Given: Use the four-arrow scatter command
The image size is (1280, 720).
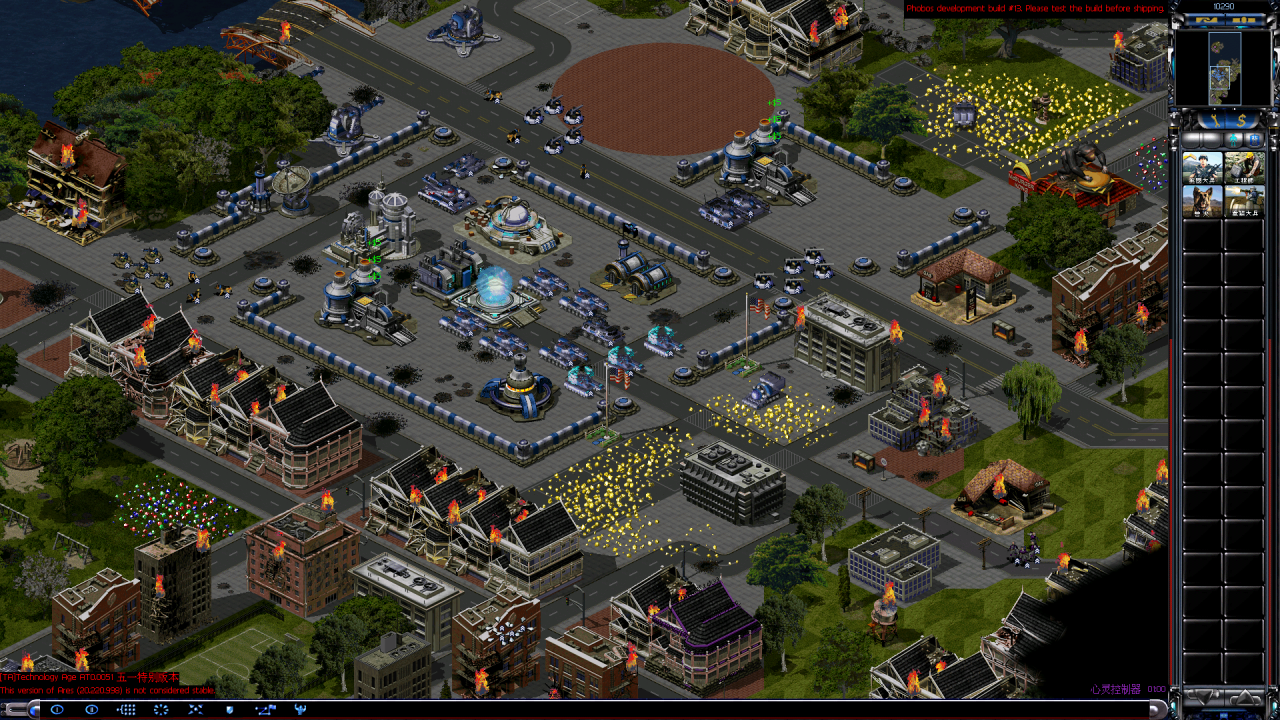Looking at the screenshot, I should [x=195, y=709].
